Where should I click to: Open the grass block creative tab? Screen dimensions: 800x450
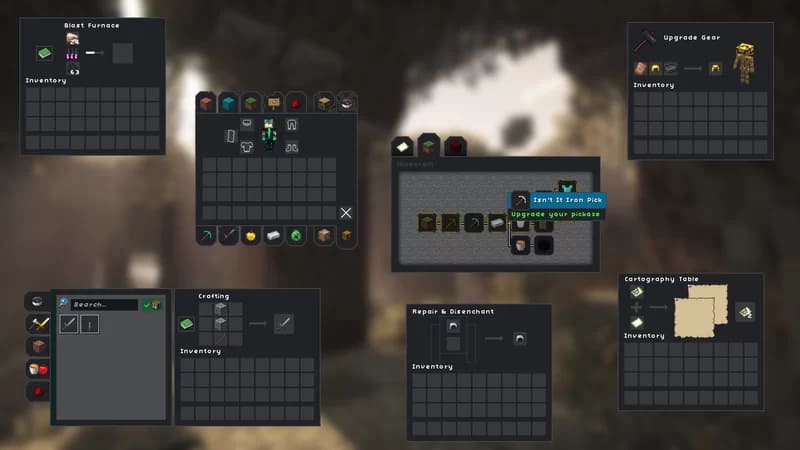point(251,103)
